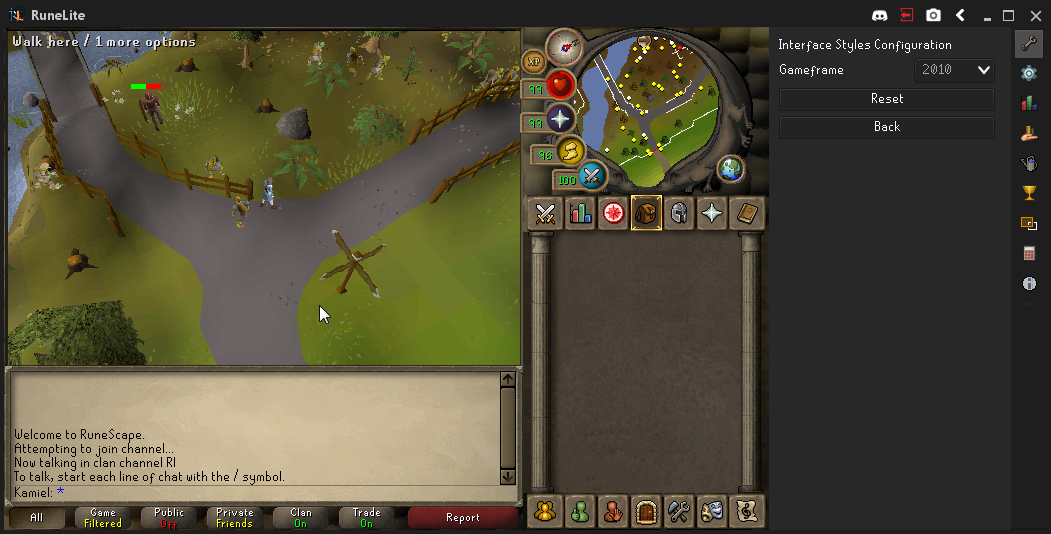Select the Public chat filter tab

169,518
